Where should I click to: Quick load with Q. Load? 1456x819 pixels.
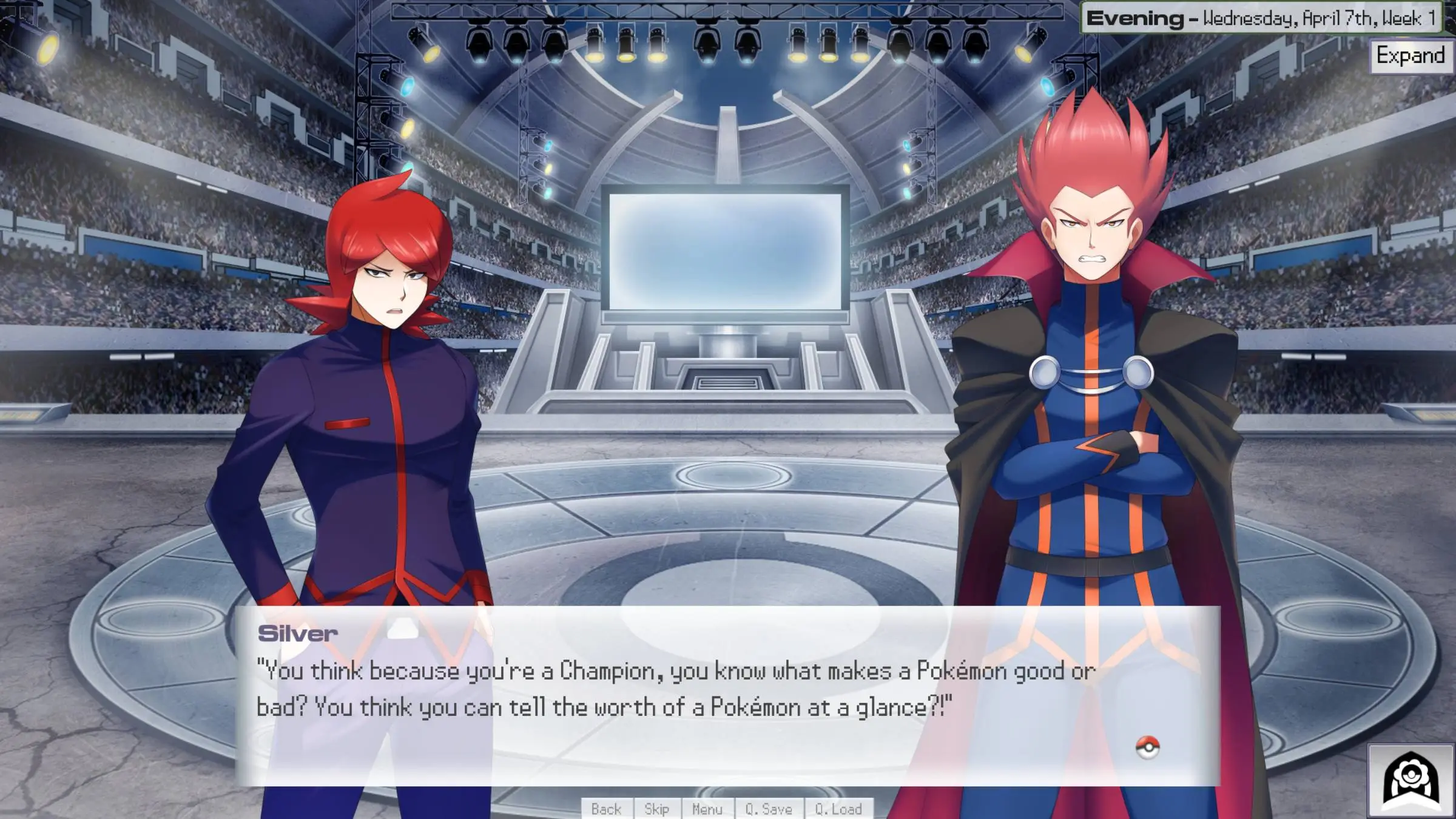tap(838, 809)
